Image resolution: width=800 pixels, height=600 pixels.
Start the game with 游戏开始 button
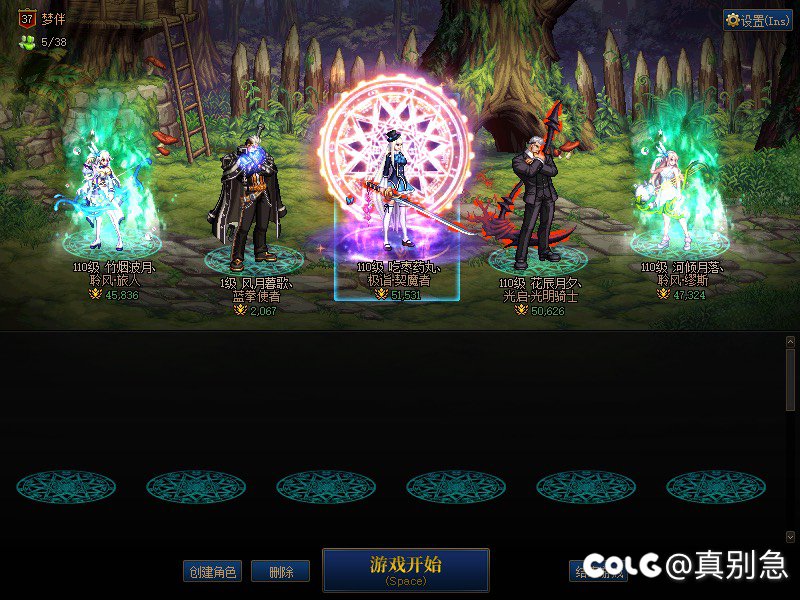pyautogui.click(x=405, y=568)
